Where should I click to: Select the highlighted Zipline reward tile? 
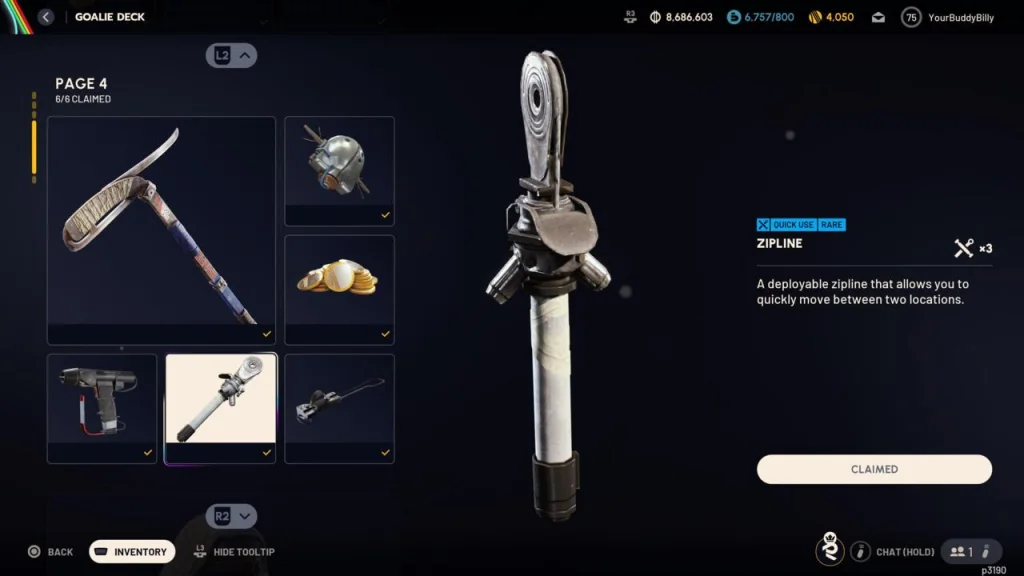click(x=220, y=407)
